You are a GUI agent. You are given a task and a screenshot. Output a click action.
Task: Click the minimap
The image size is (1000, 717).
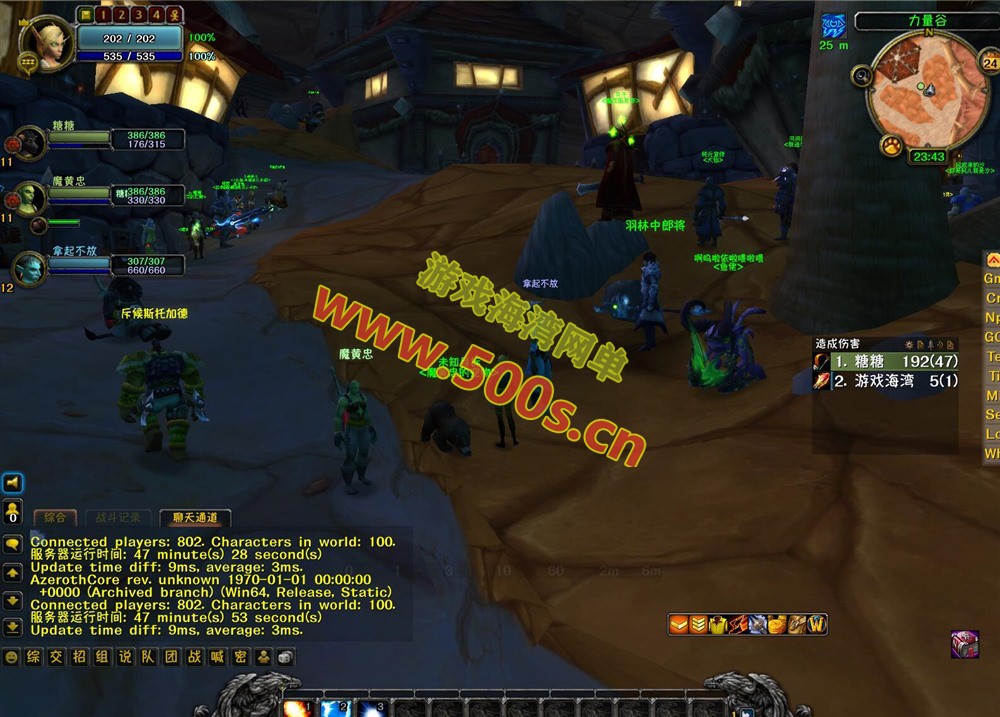(927, 88)
